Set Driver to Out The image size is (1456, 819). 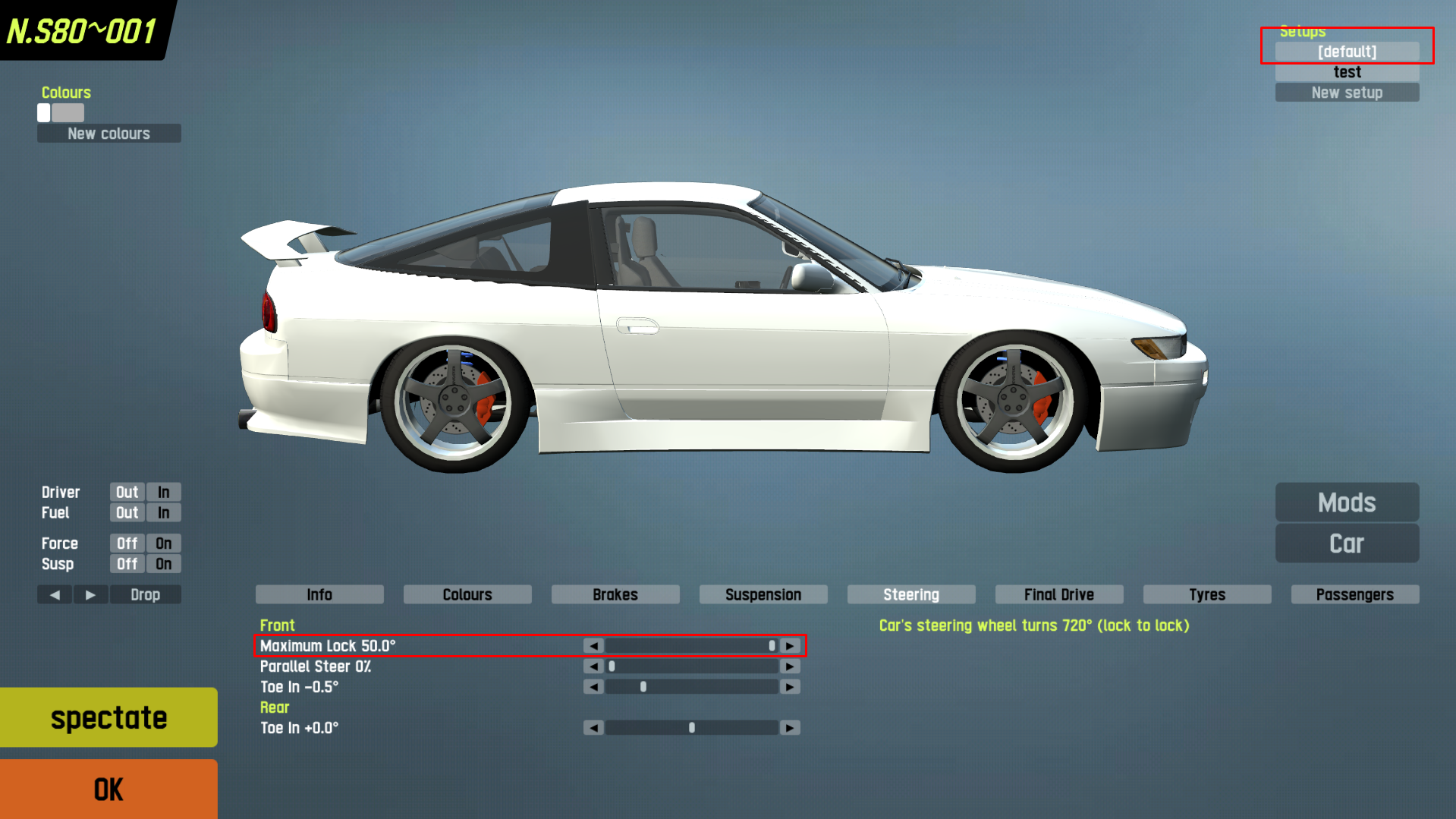(127, 493)
